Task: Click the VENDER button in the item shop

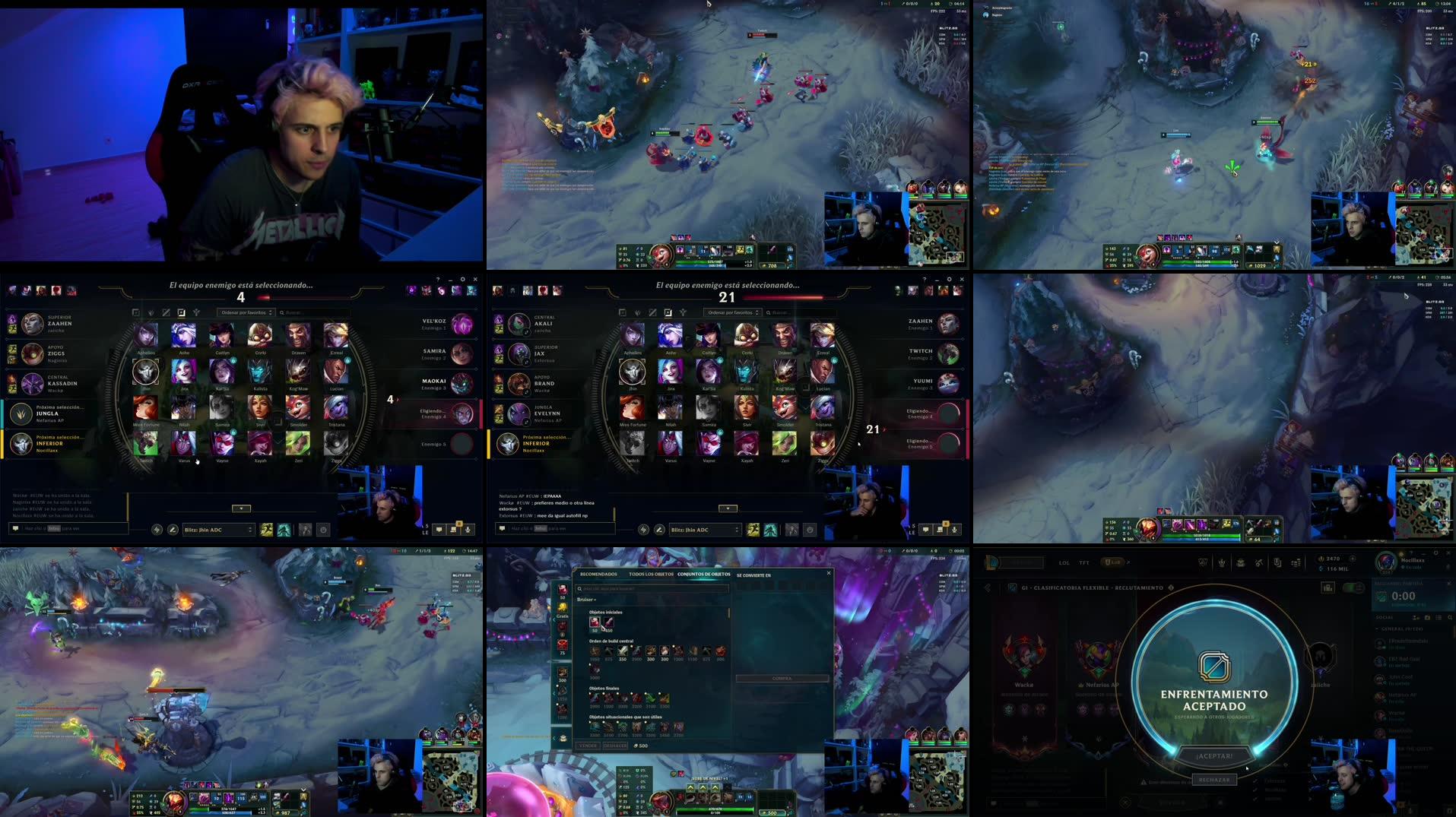Action: coord(588,746)
